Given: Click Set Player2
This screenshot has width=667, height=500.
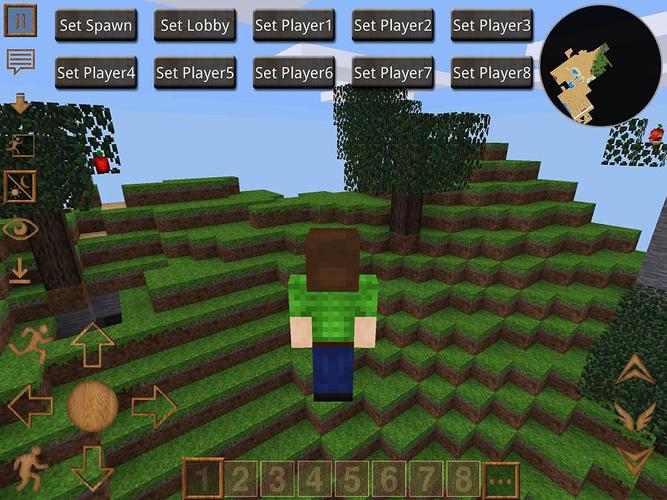Looking at the screenshot, I should [392, 25].
